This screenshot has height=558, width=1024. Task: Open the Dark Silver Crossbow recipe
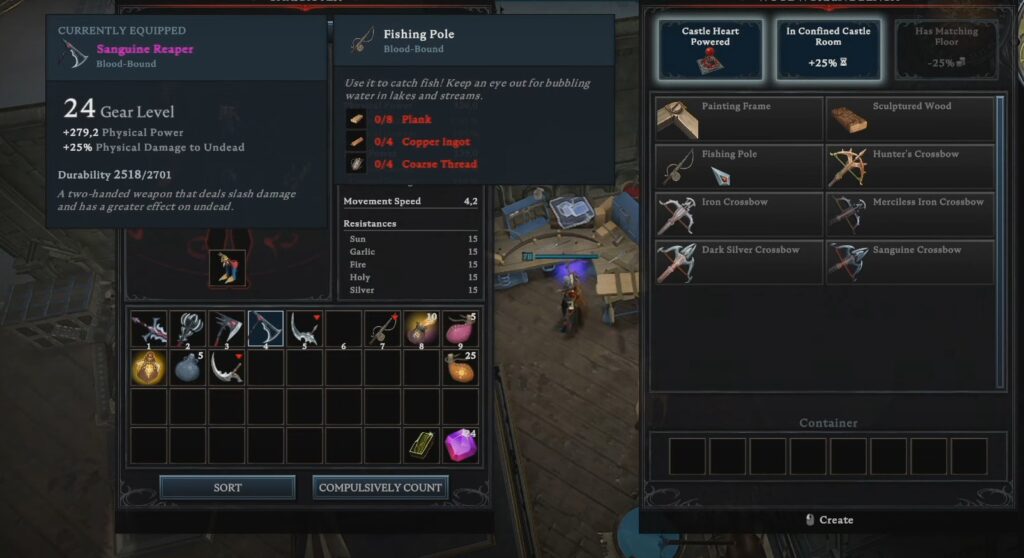(740, 261)
